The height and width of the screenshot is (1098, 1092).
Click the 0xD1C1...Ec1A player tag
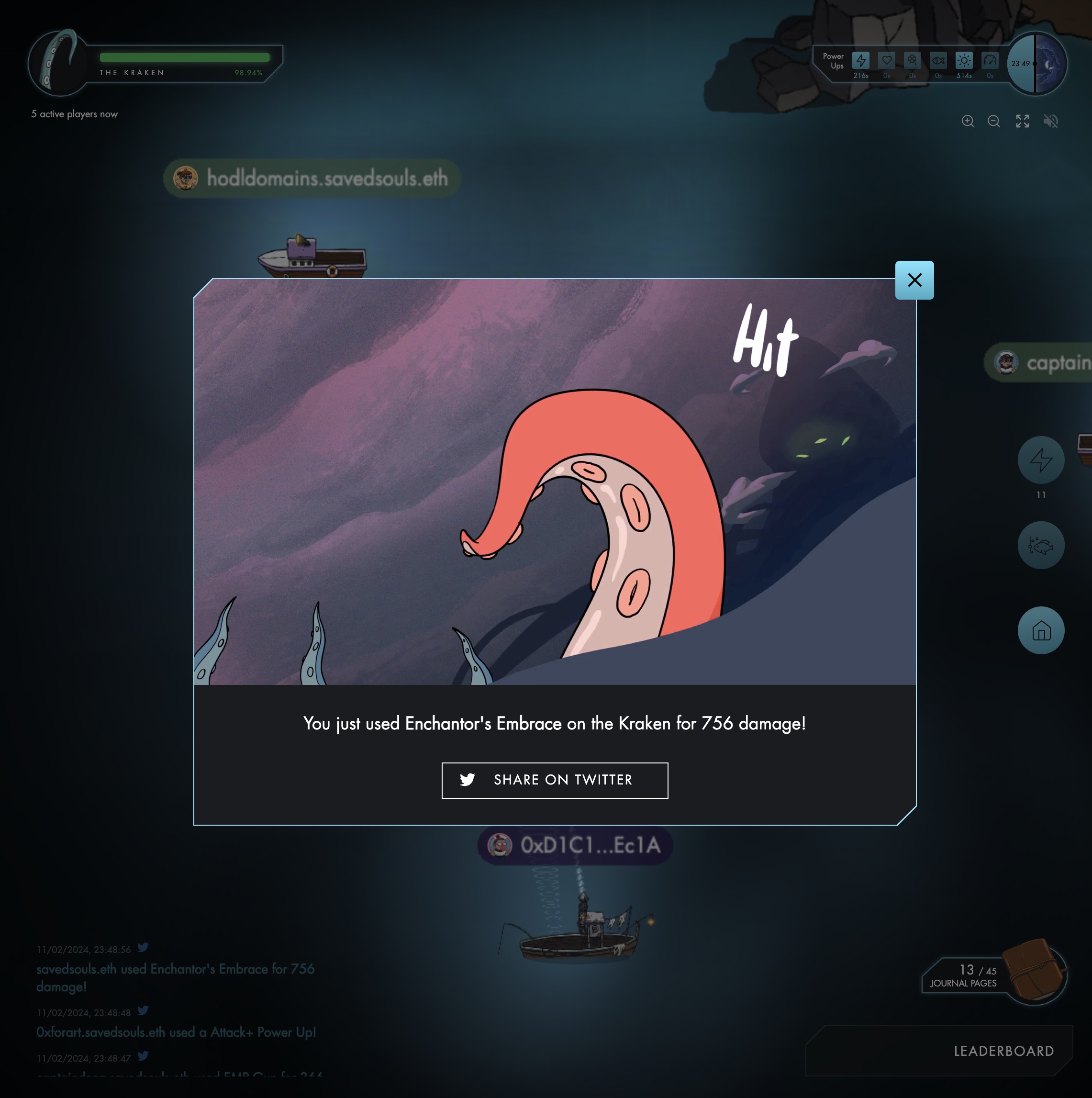point(575,846)
